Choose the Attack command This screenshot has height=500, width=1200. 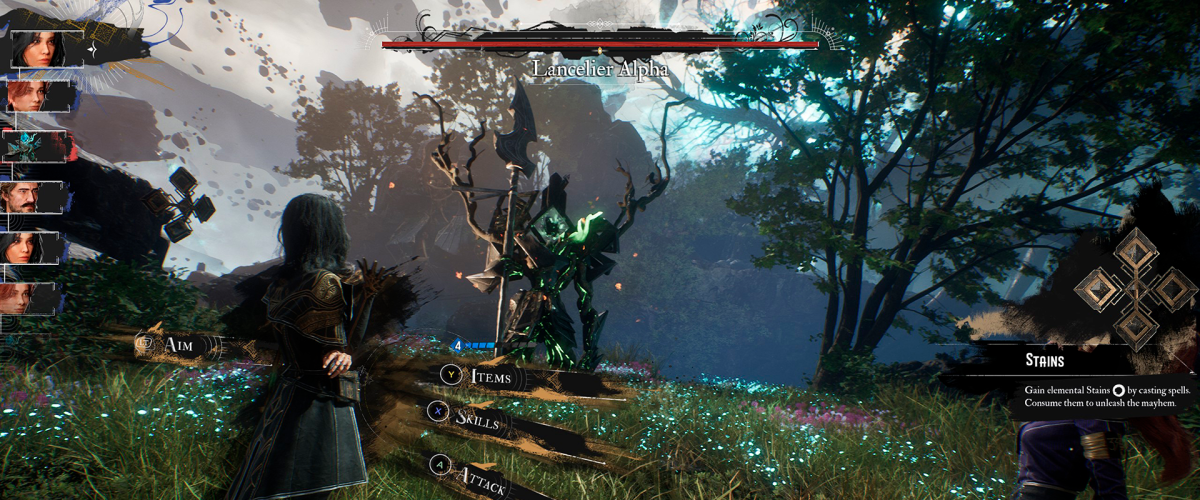(469, 476)
